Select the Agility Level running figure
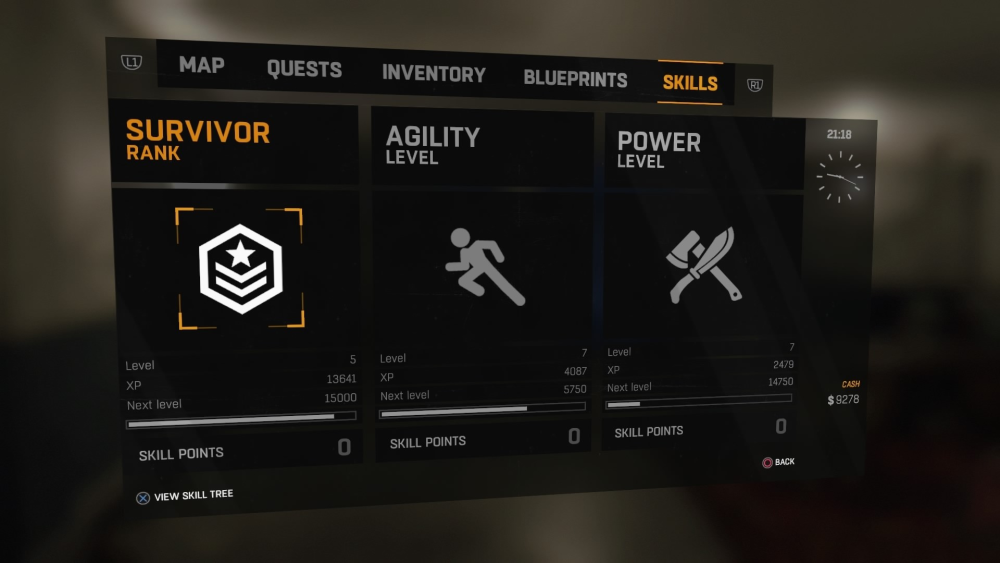This screenshot has height=563, width=1000. pos(483,267)
